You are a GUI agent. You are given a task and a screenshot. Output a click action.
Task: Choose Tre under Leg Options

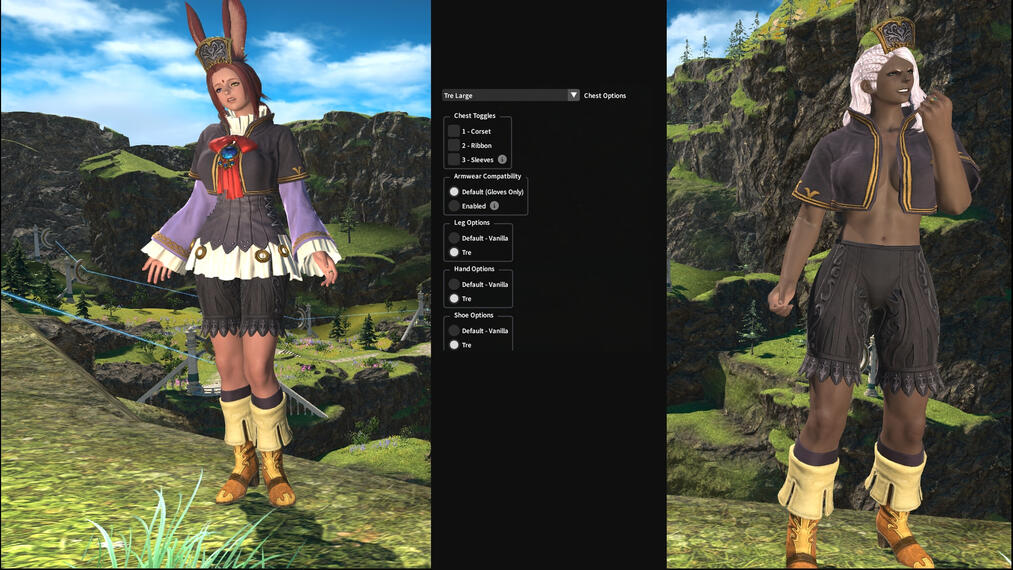[x=454, y=252]
